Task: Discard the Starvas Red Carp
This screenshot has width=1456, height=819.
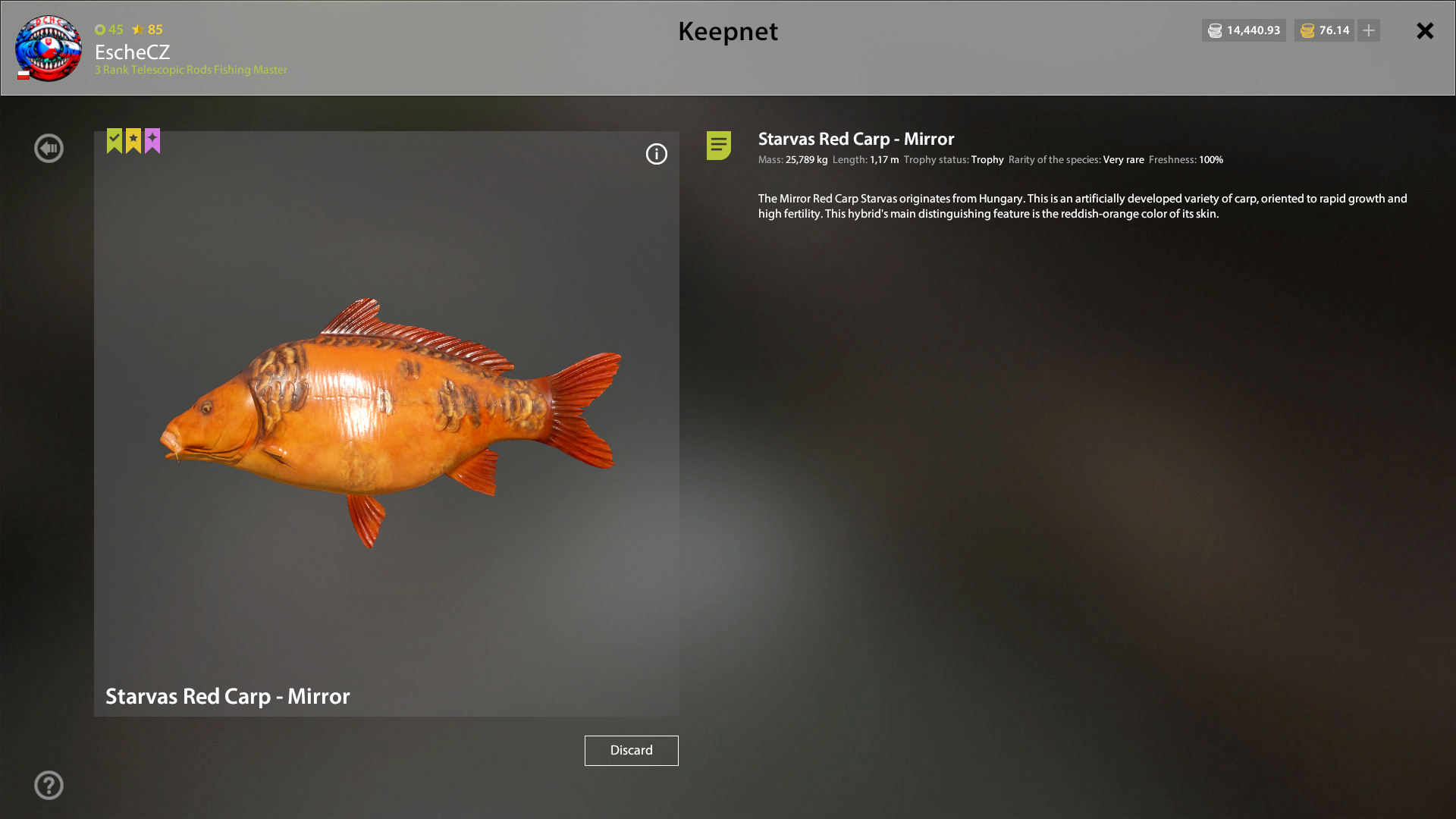Action: [x=631, y=750]
